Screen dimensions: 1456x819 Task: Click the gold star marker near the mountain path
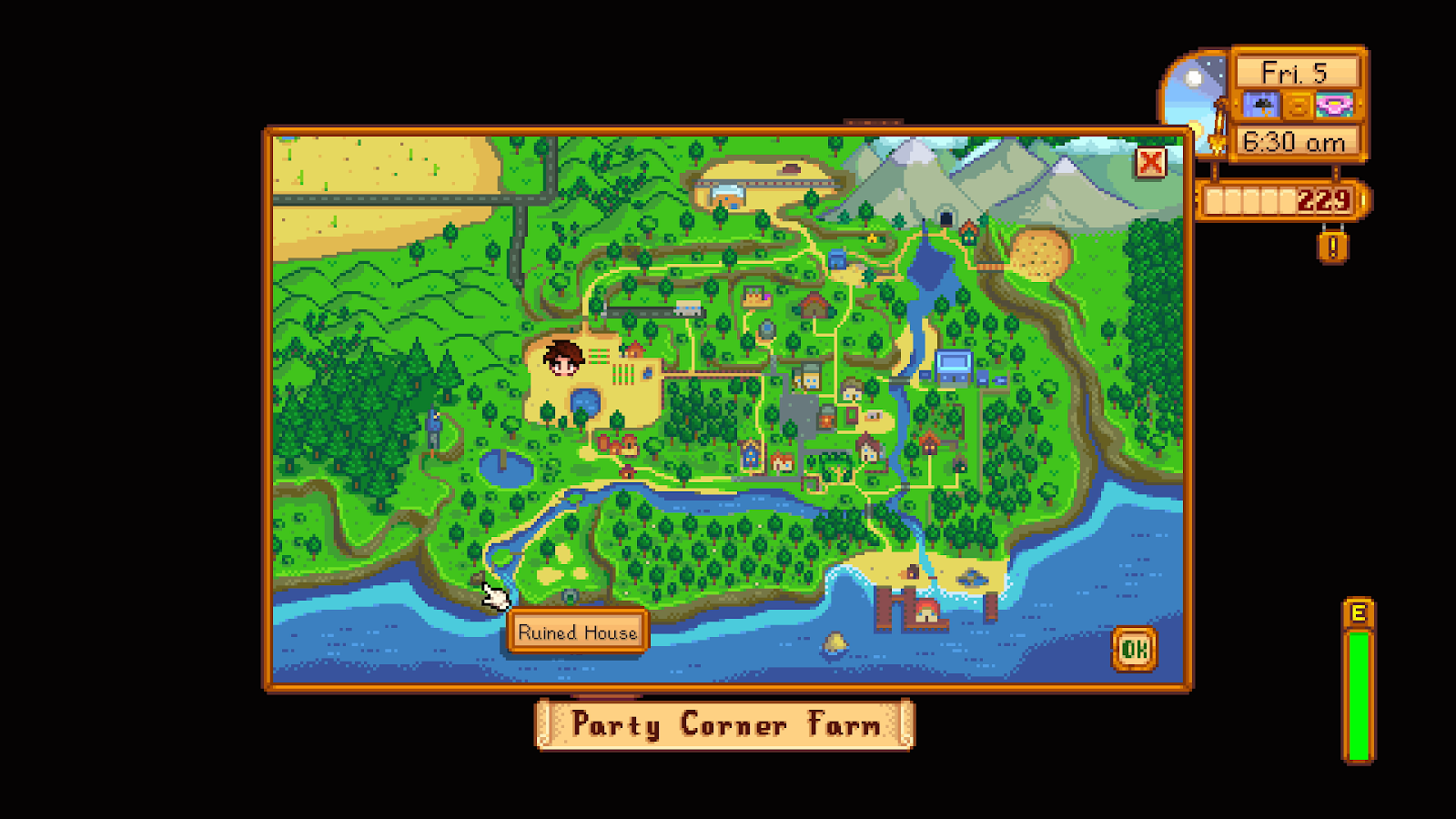[873, 238]
